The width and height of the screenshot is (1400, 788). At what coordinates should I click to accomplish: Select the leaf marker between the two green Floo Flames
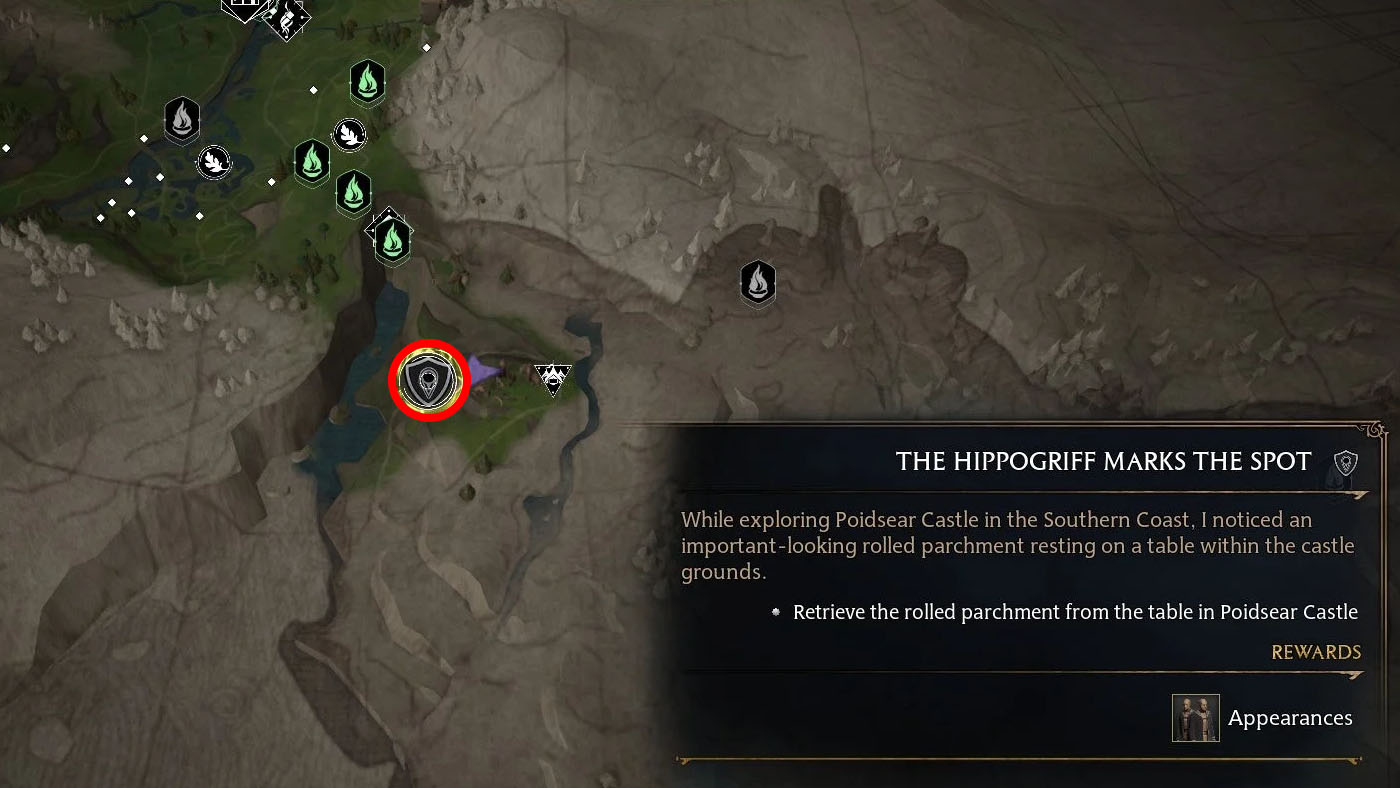pos(350,133)
